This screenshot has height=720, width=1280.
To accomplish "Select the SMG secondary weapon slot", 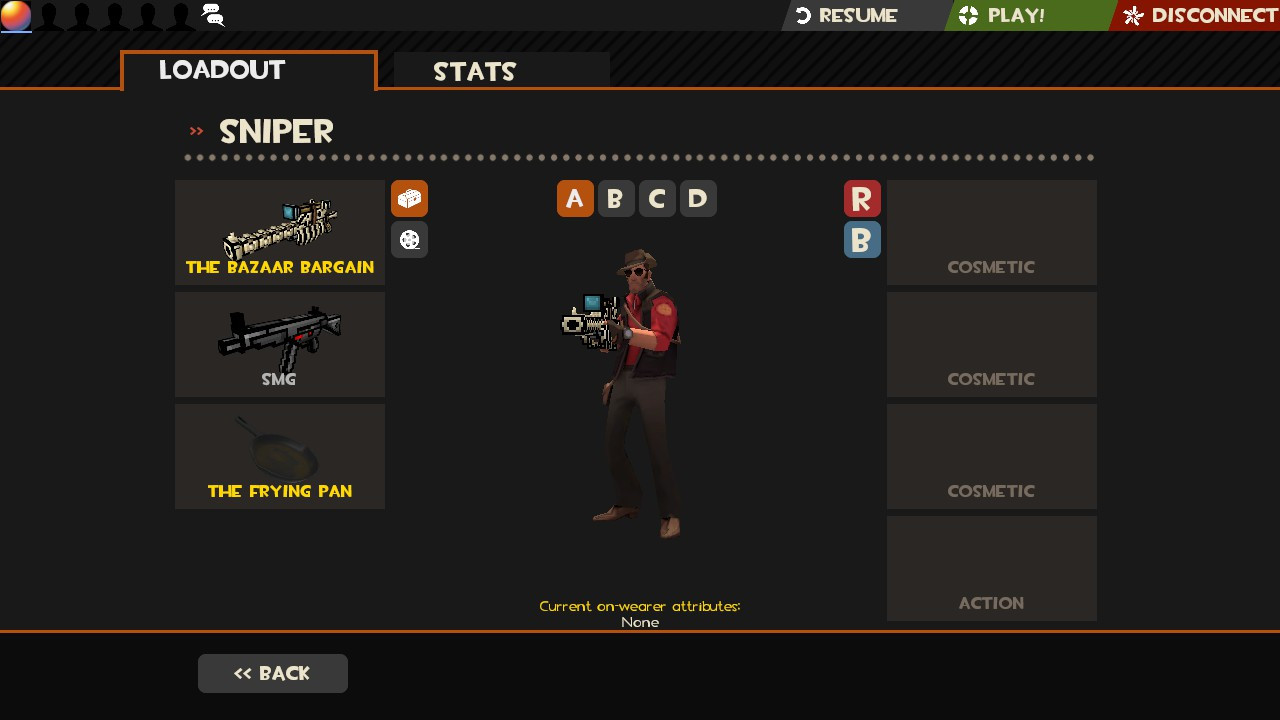I will (x=279, y=344).
